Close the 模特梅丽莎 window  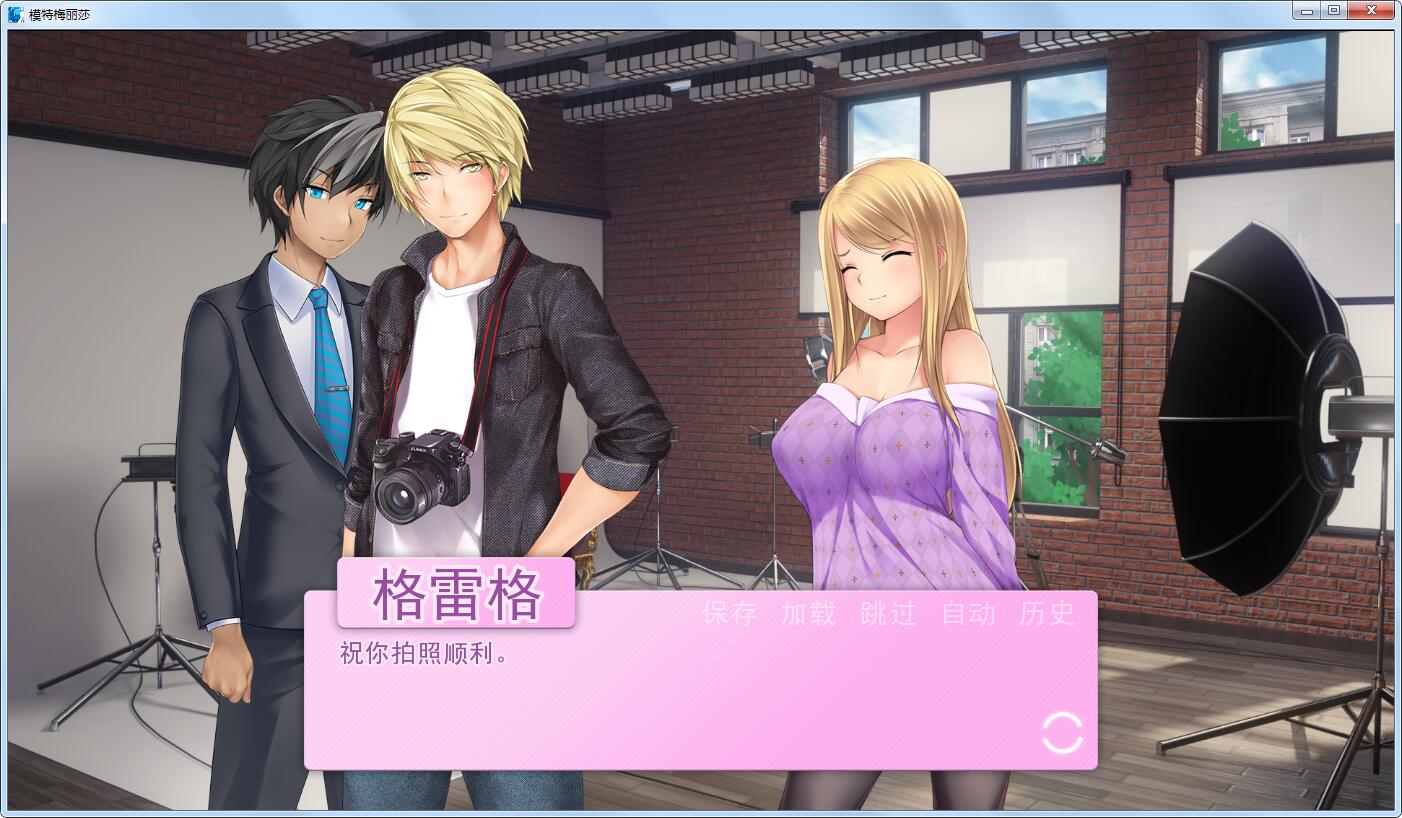click(x=1370, y=10)
